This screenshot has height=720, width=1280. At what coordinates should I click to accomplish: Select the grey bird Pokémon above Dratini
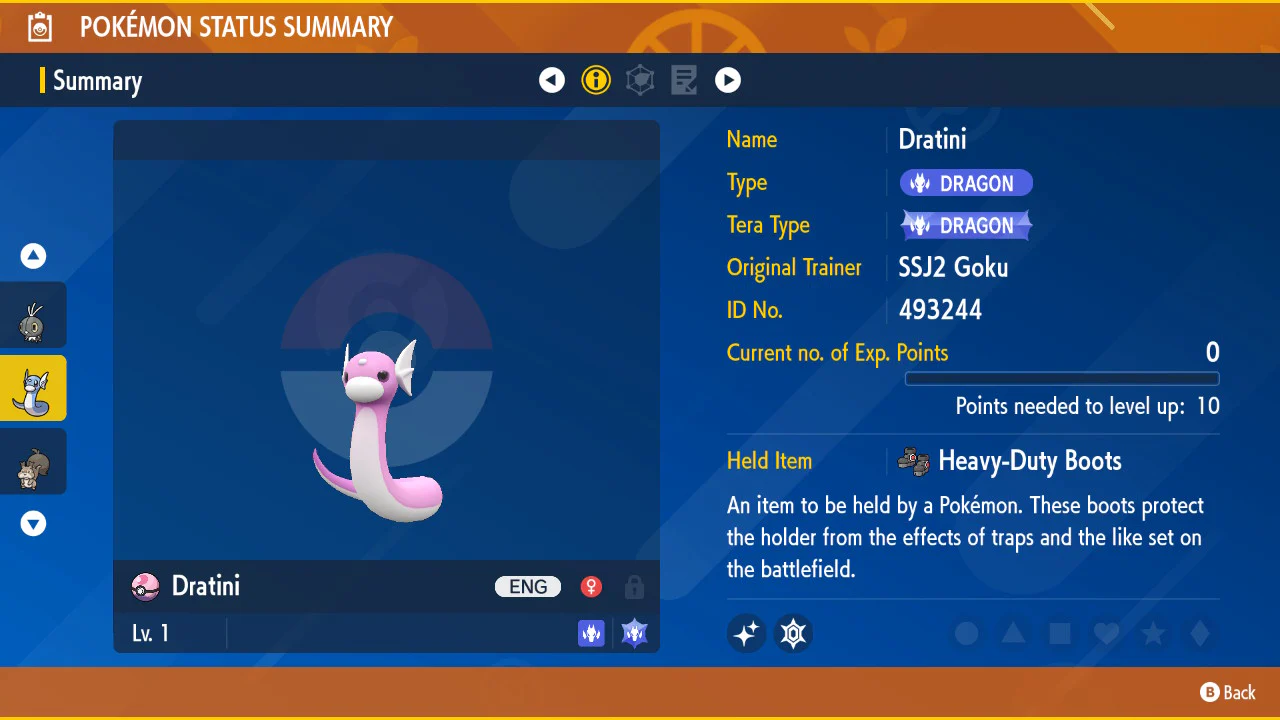[33, 316]
